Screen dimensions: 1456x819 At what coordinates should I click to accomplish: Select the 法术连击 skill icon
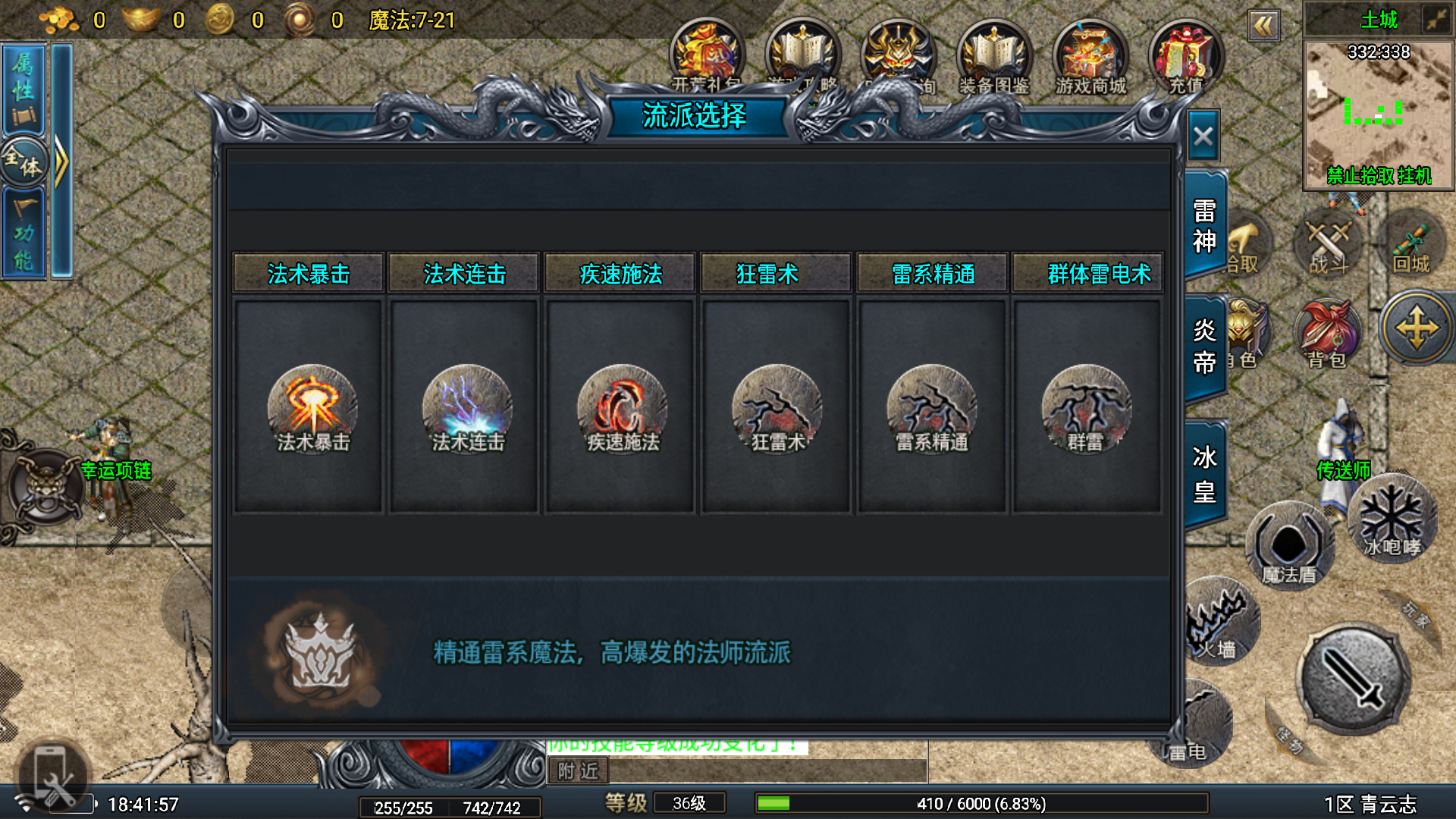pos(467,408)
